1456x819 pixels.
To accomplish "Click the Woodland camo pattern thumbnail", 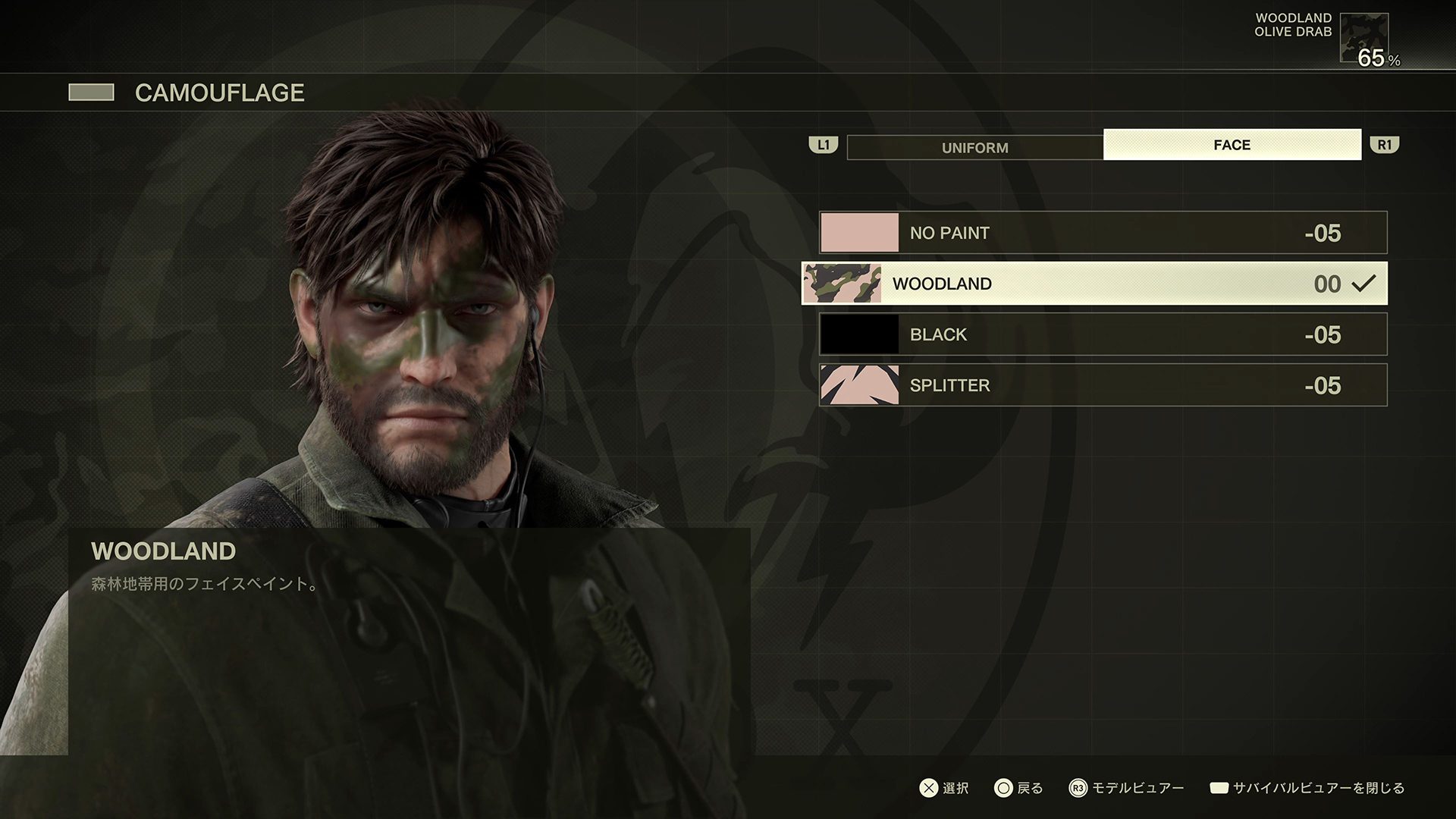I will click(842, 284).
